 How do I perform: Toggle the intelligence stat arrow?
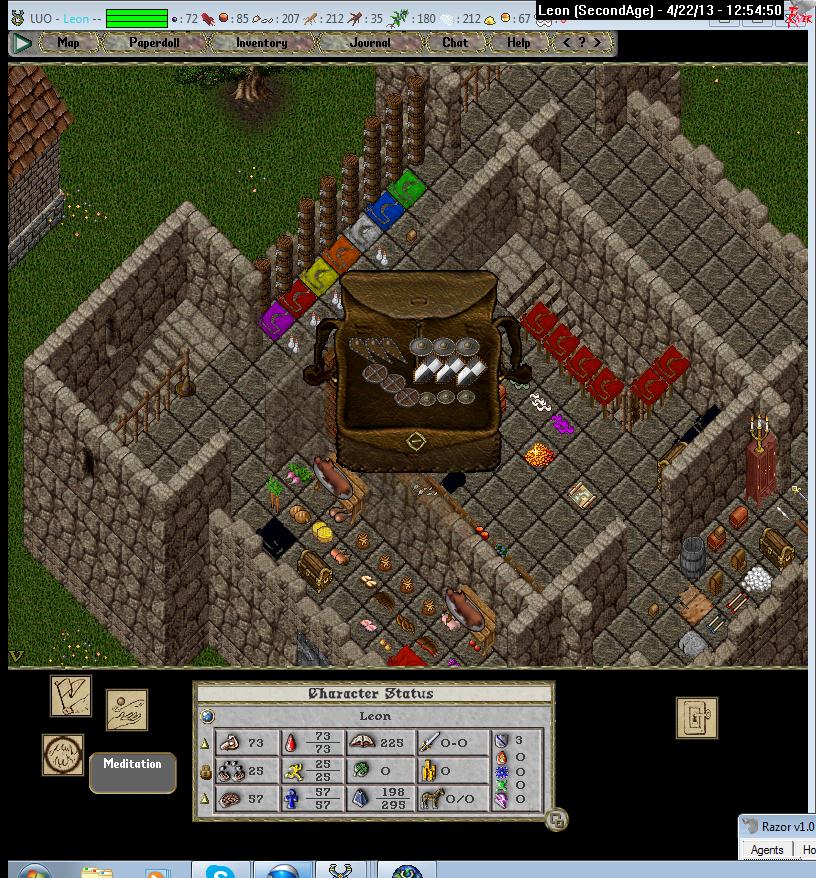pos(205,799)
